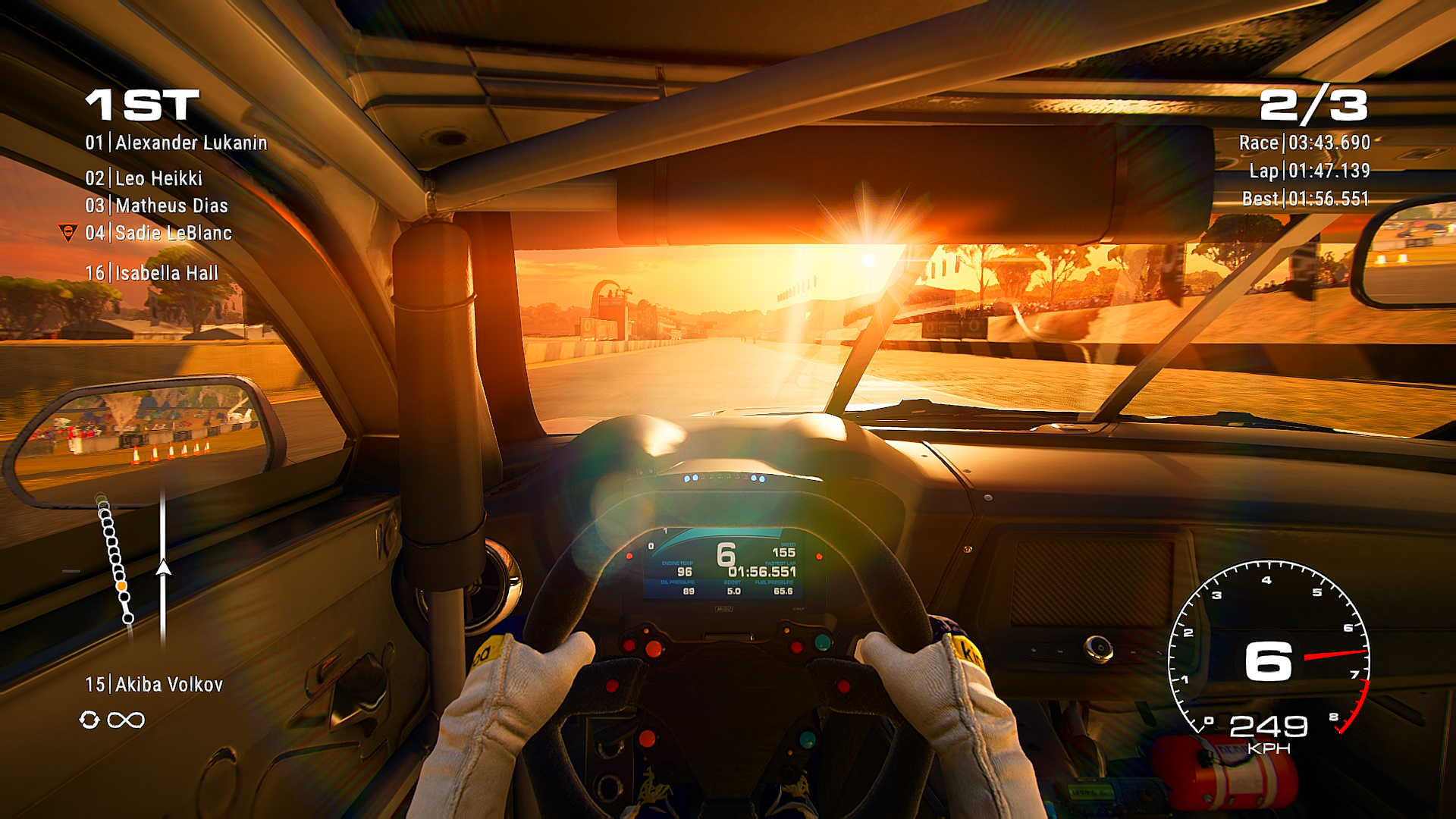Click the flashback rewind arrows icon

coord(89,720)
